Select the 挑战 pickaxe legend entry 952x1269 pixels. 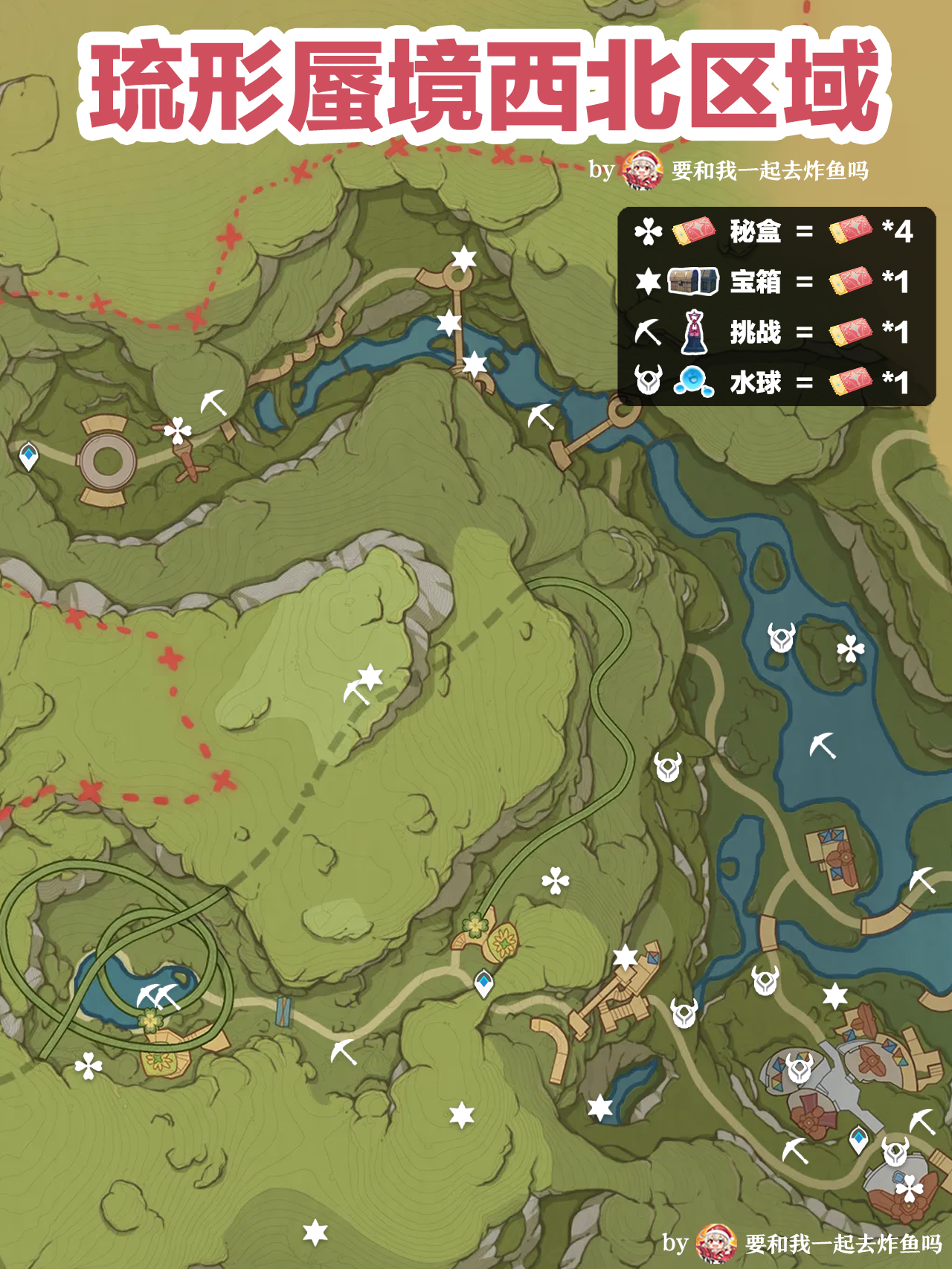[x=755, y=332]
